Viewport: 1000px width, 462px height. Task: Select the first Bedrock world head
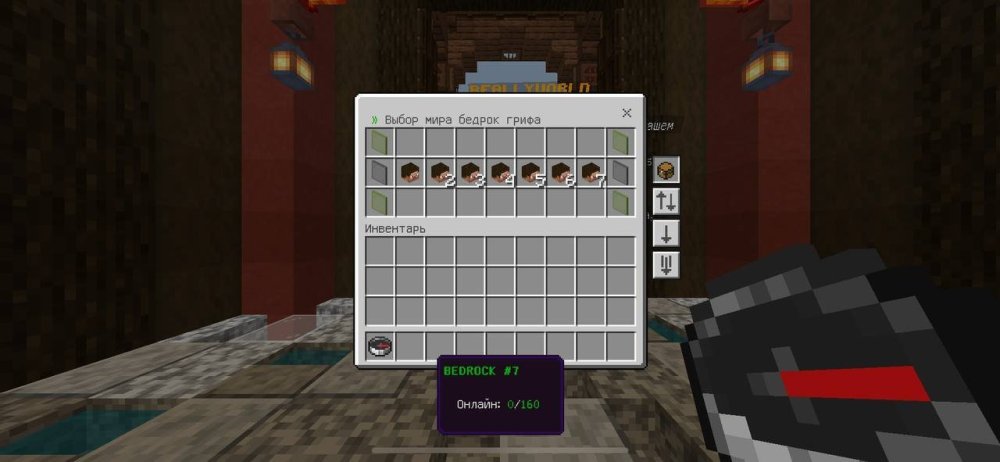pos(410,172)
